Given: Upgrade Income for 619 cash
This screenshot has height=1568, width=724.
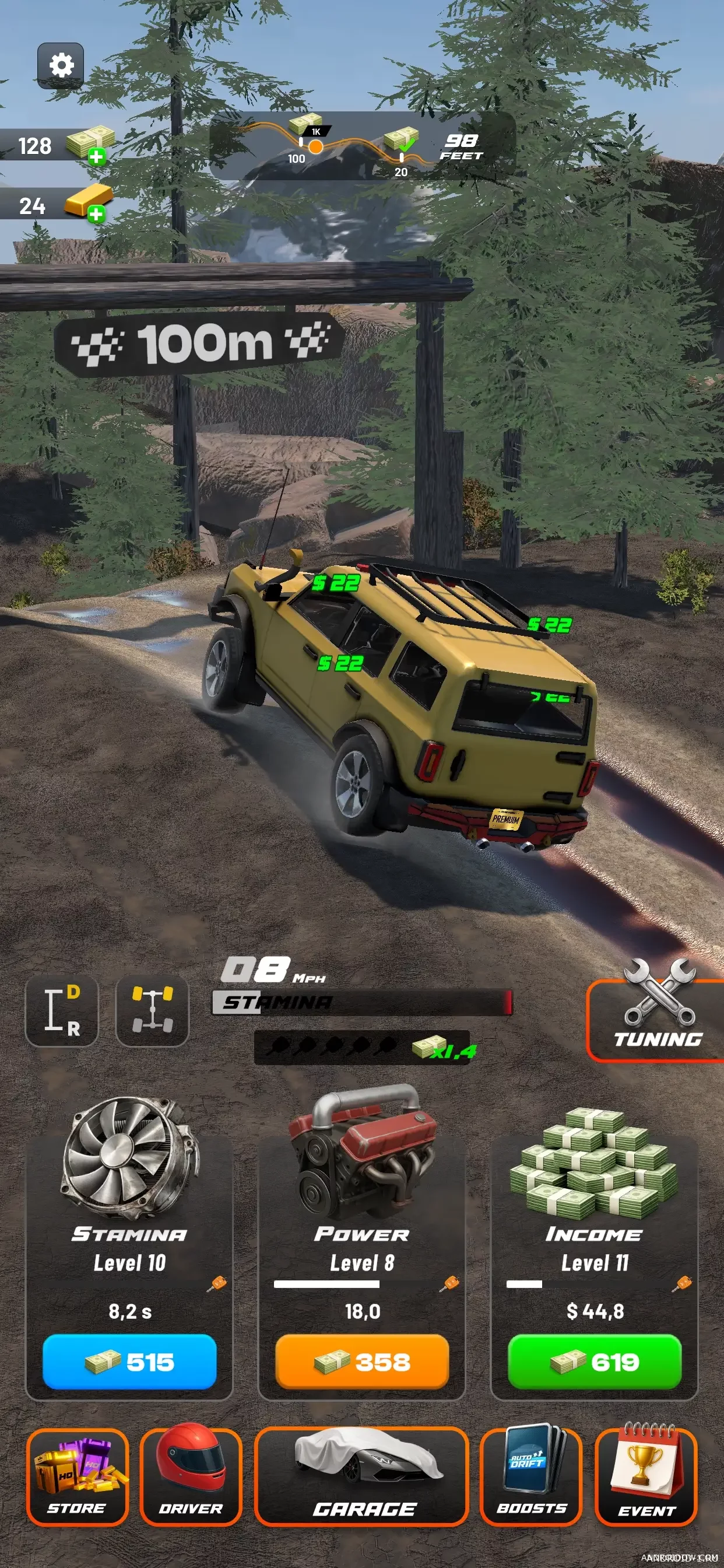Looking at the screenshot, I should 595,1361.
